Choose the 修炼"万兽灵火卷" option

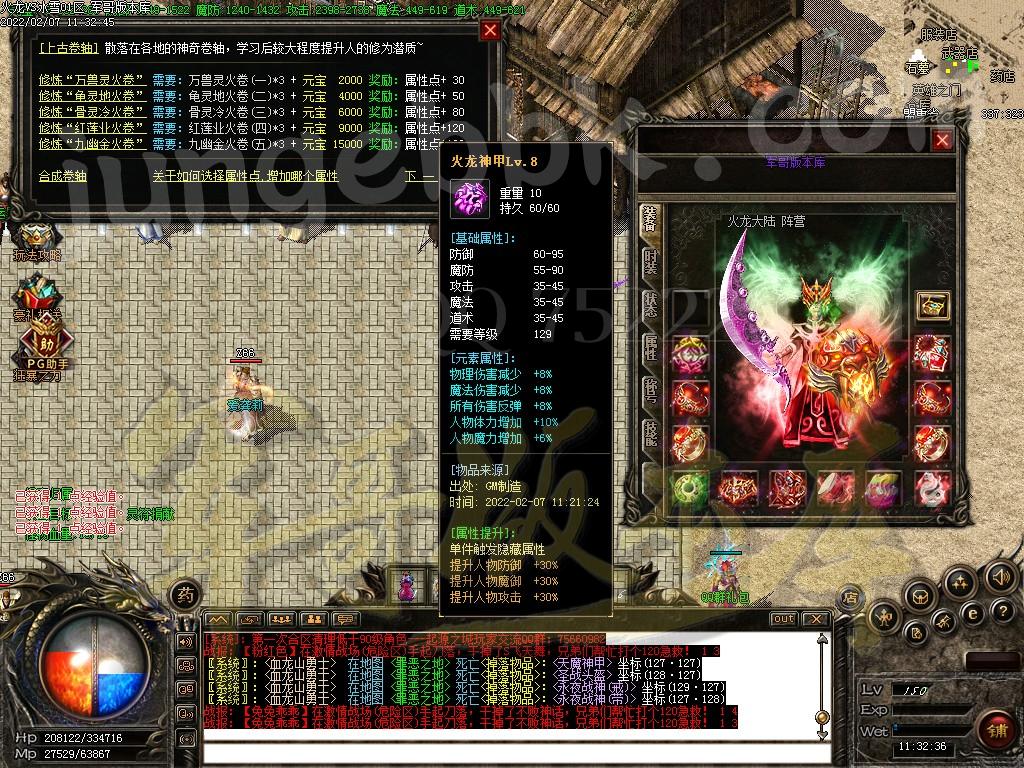click(92, 80)
